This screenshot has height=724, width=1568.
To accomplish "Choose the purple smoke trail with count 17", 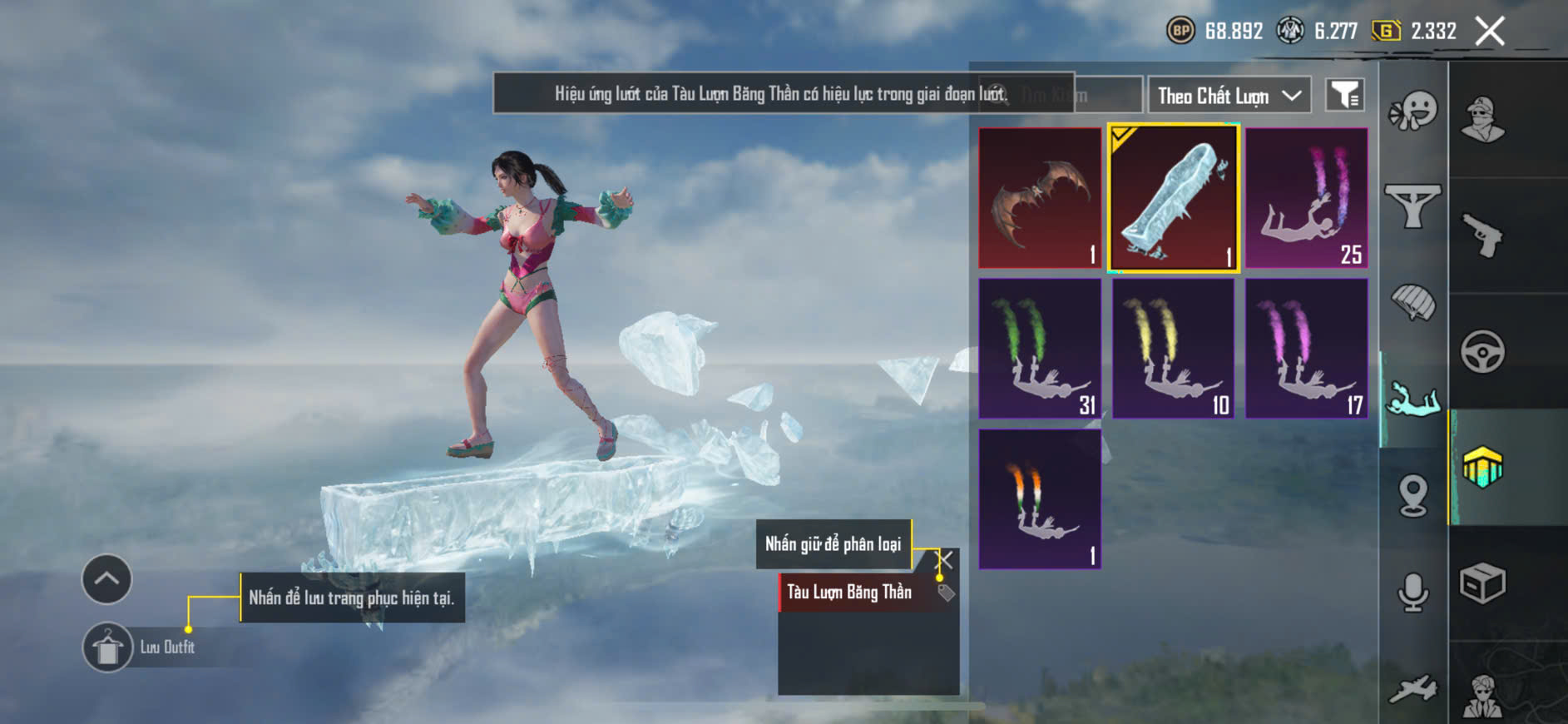I will pyautogui.click(x=1306, y=348).
